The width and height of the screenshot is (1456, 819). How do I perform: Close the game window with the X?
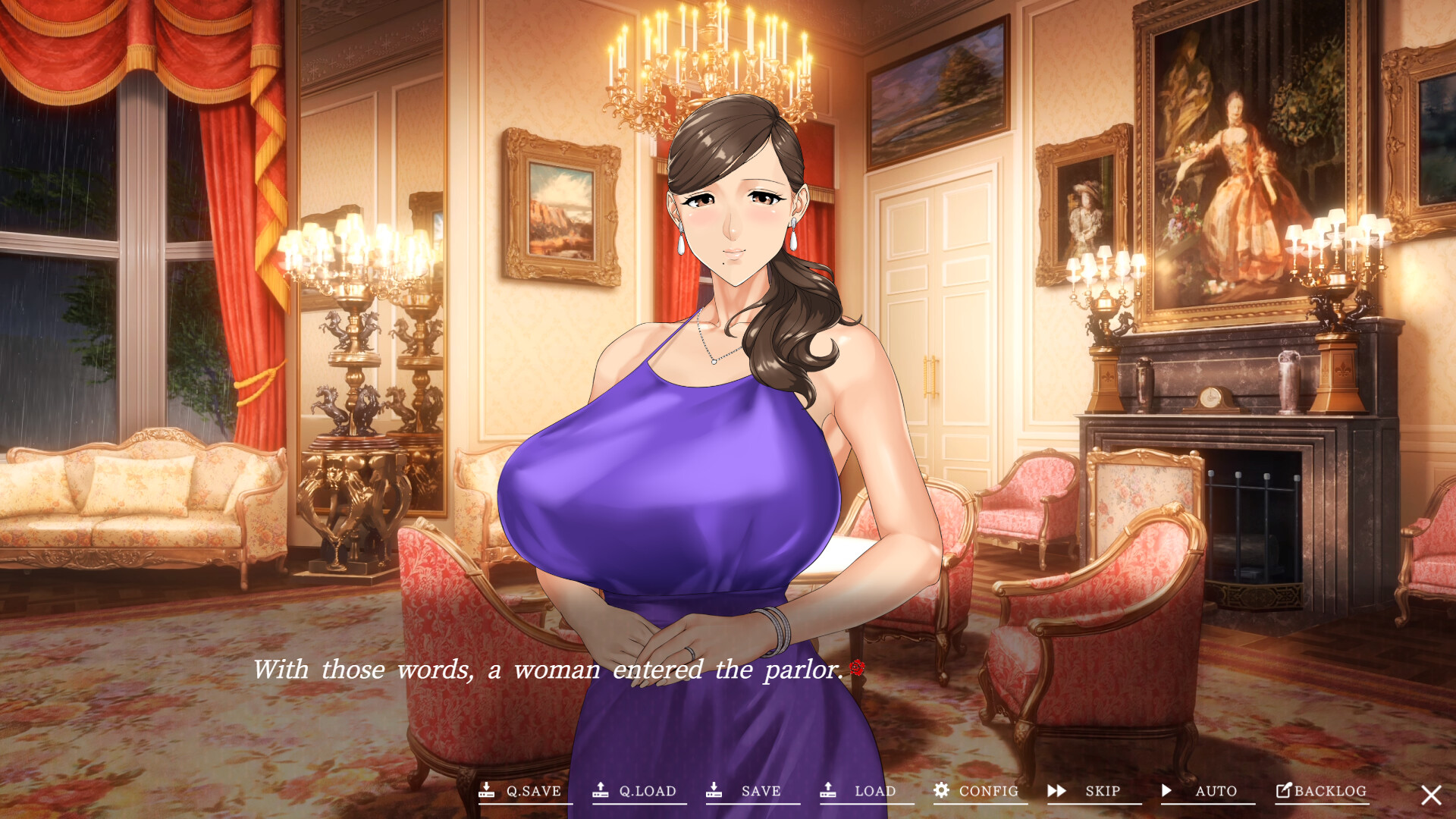(1430, 794)
